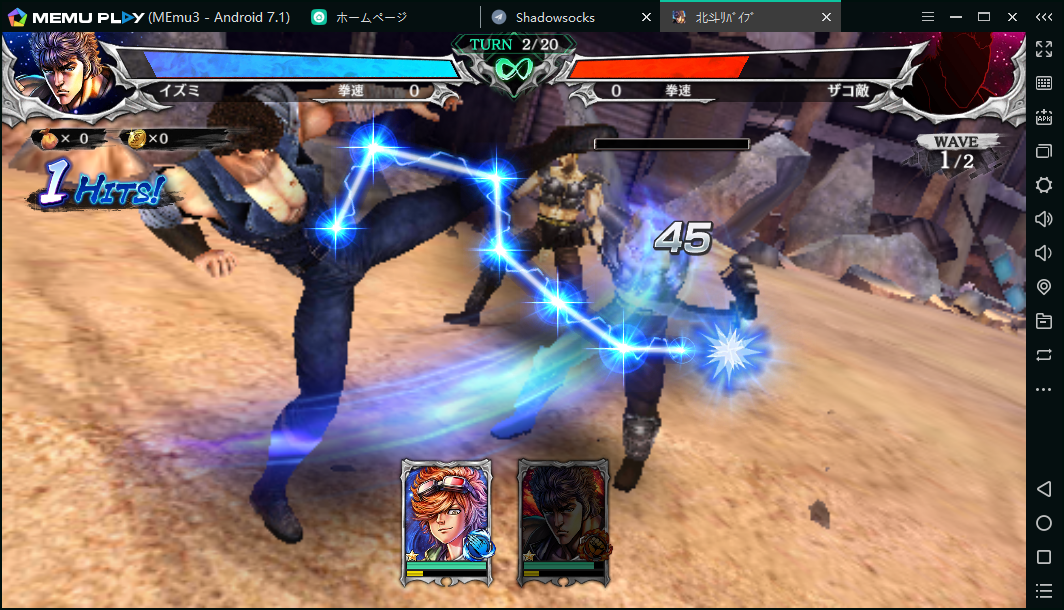1064x610 pixels.
Task: Select the orange-haired goggles character card
Action: pos(447,520)
